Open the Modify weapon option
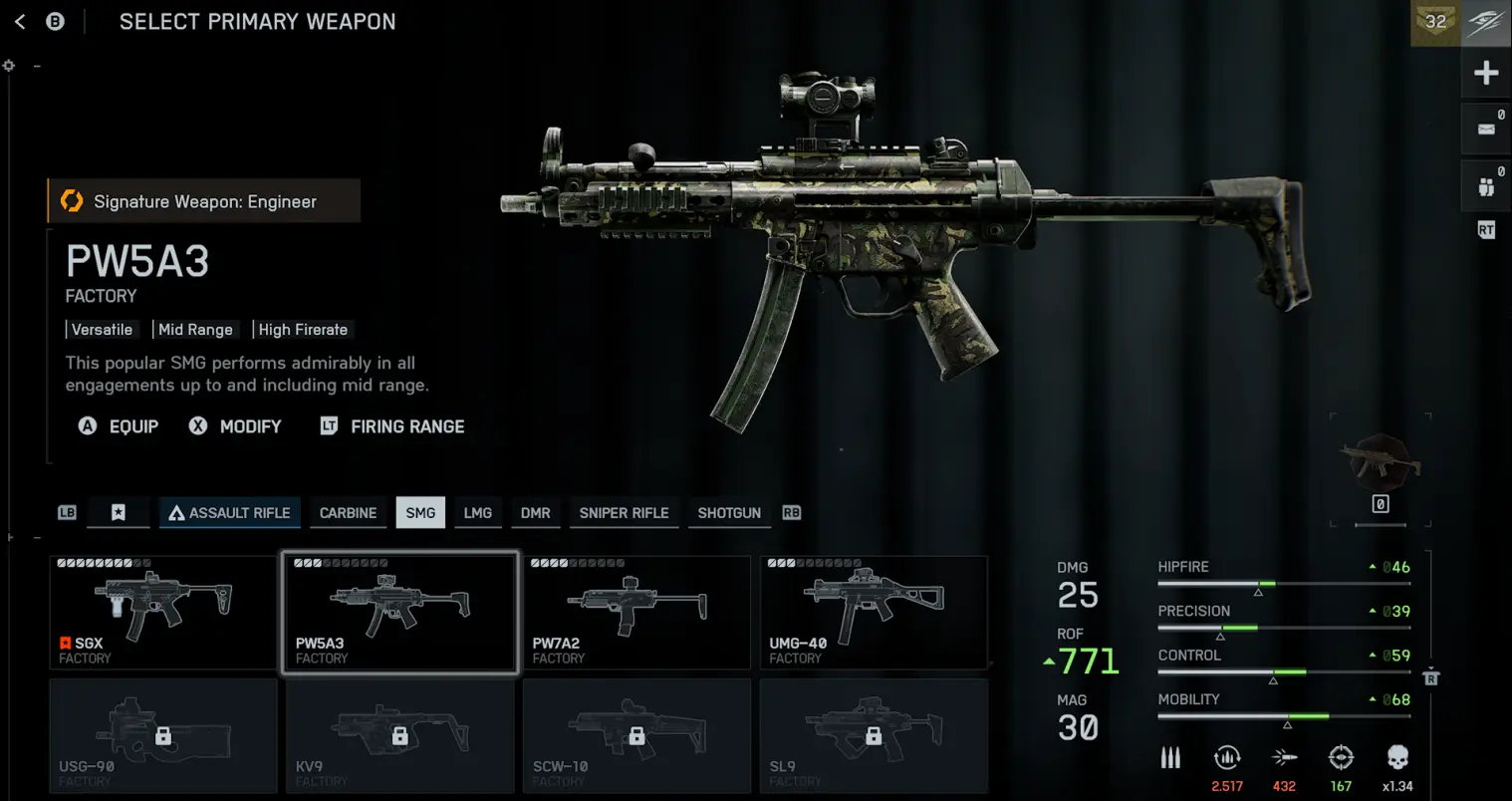1512x801 pixels. [236, 426]
